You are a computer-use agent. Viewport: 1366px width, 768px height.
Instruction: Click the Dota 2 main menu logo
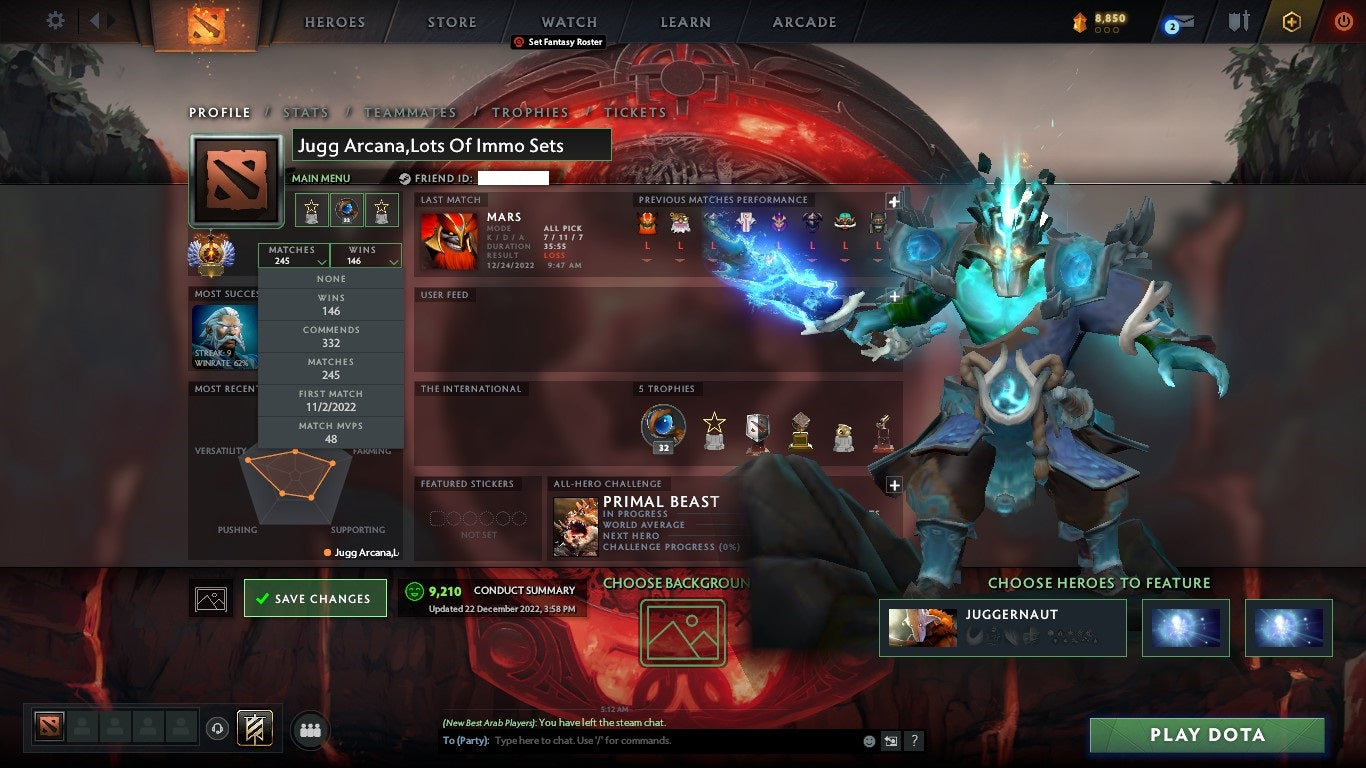pyautogui.click(x=206, y=24)
